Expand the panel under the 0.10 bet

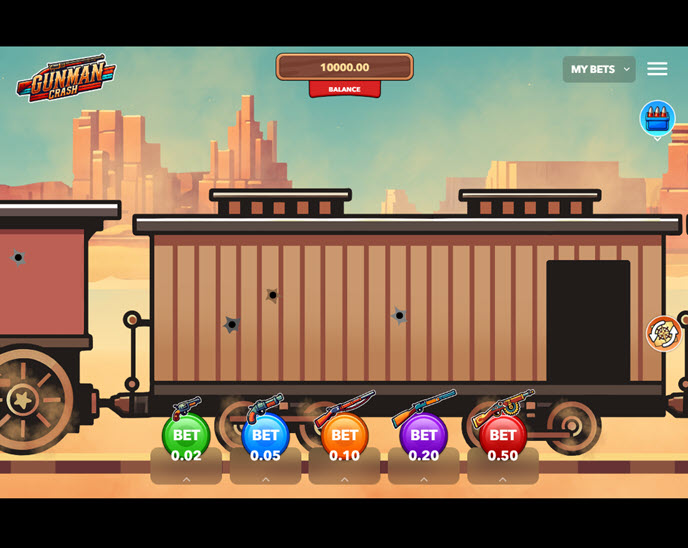(x=344, y=480)
